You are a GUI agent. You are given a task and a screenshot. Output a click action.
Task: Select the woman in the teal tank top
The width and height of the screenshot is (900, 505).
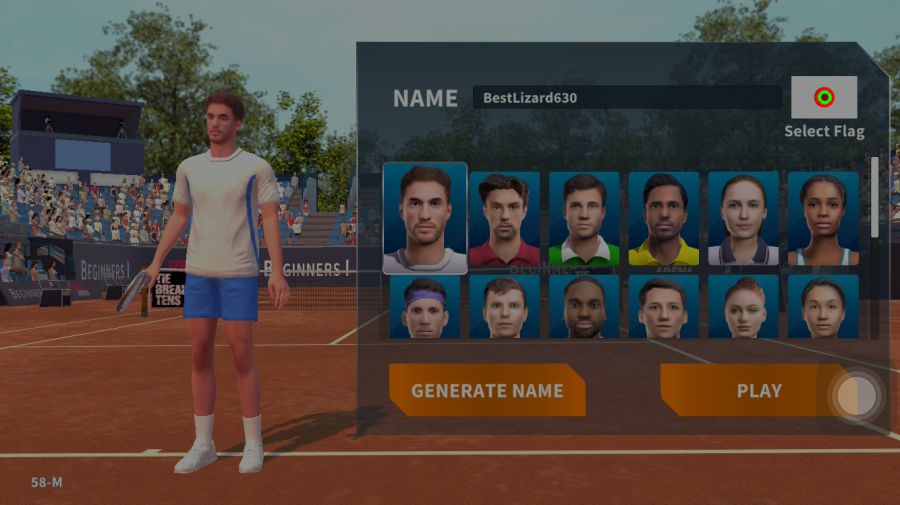[823, 219]
